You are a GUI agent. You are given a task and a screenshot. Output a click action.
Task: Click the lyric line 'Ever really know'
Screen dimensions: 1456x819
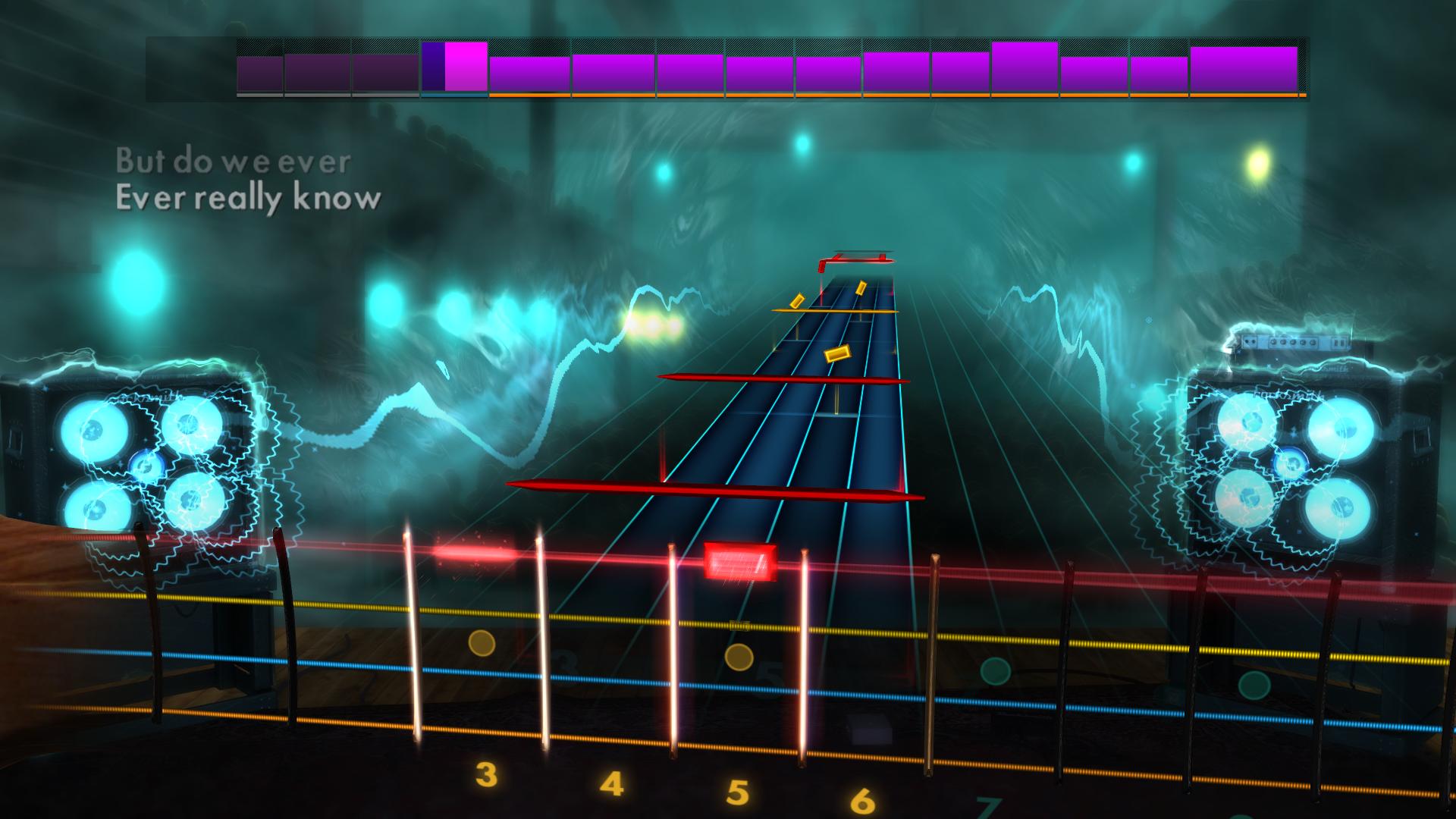pos(248,199)
